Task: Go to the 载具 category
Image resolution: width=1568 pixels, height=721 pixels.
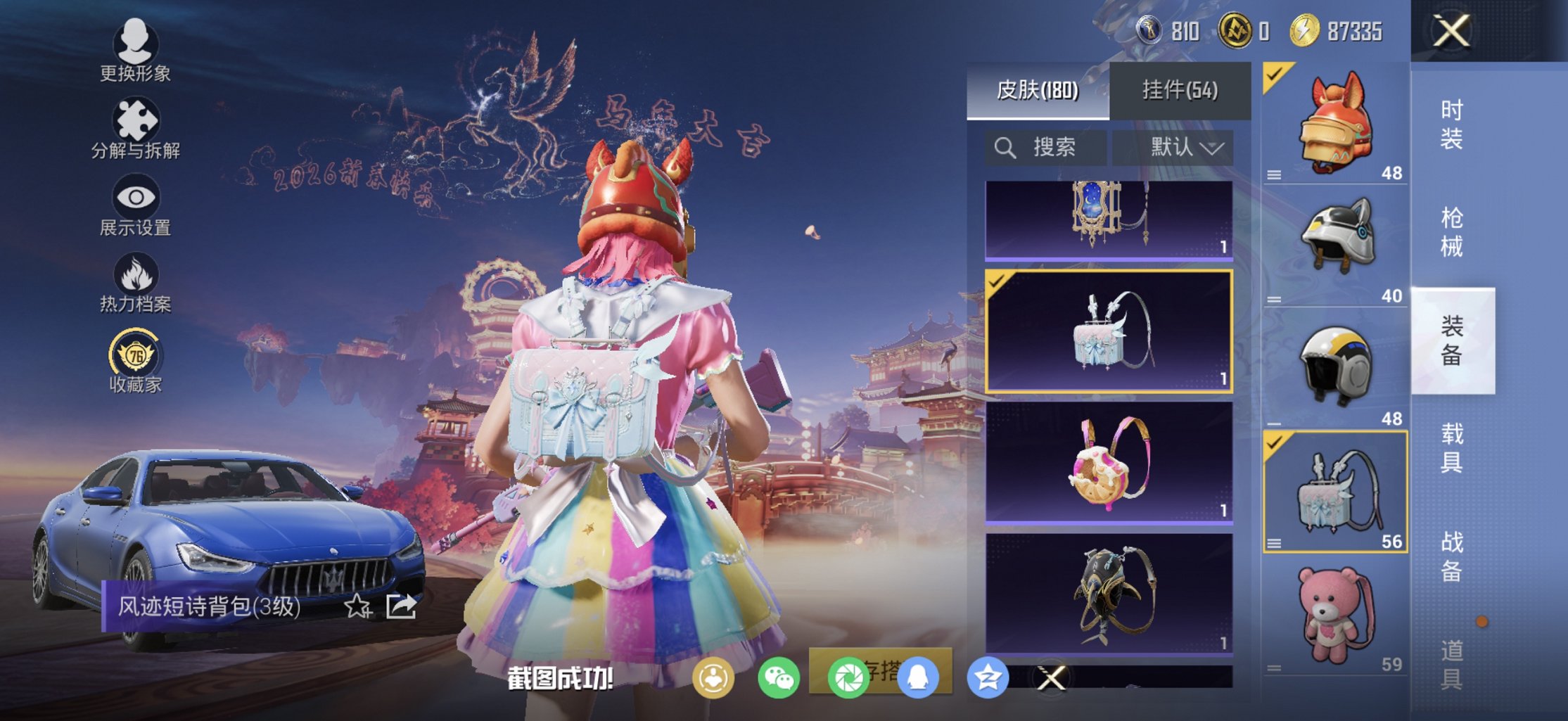Action: (1452, 447)
